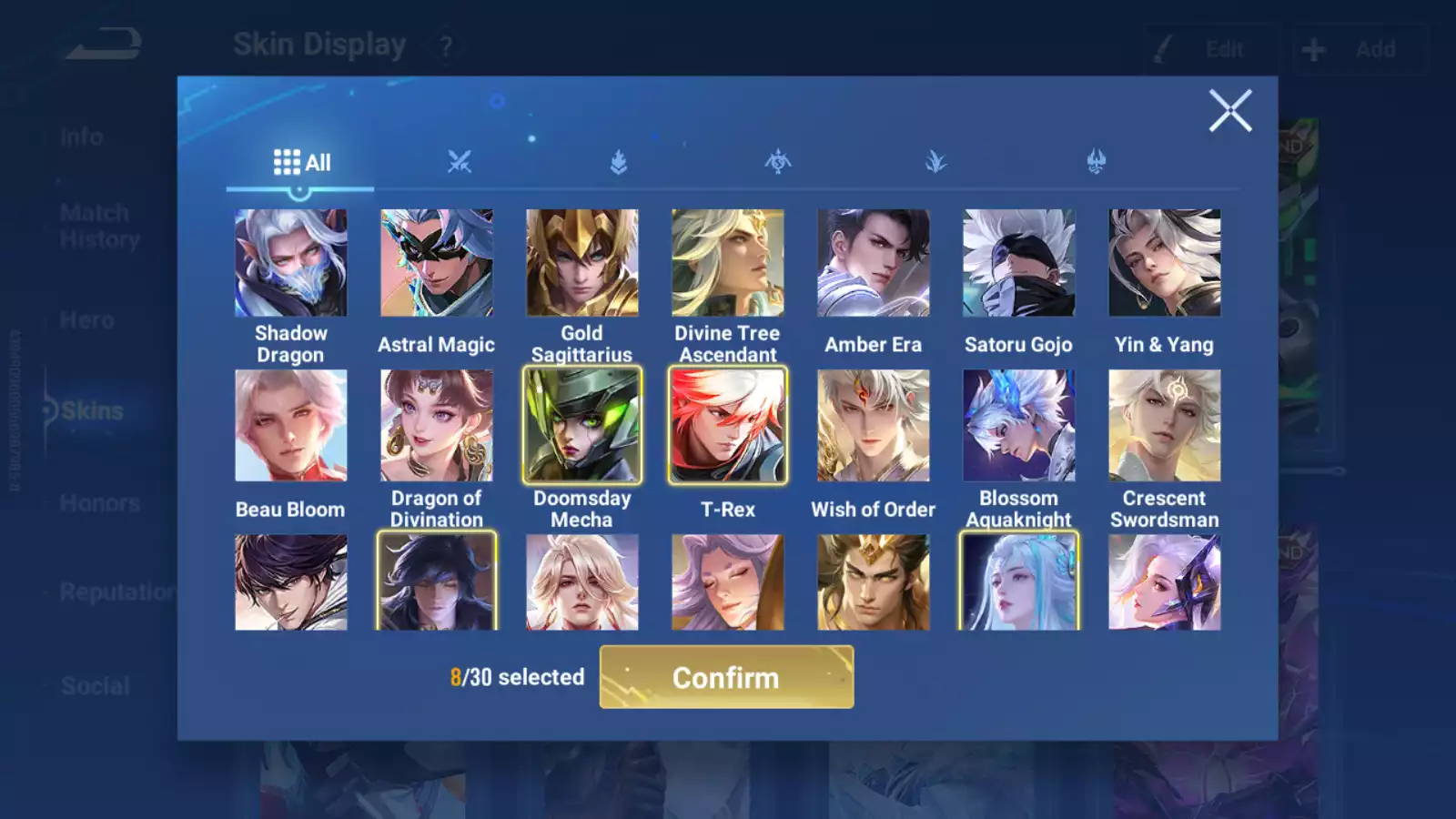Click the Add button's plus icon
1456x819 pixels.
(x=1313, y=48)
